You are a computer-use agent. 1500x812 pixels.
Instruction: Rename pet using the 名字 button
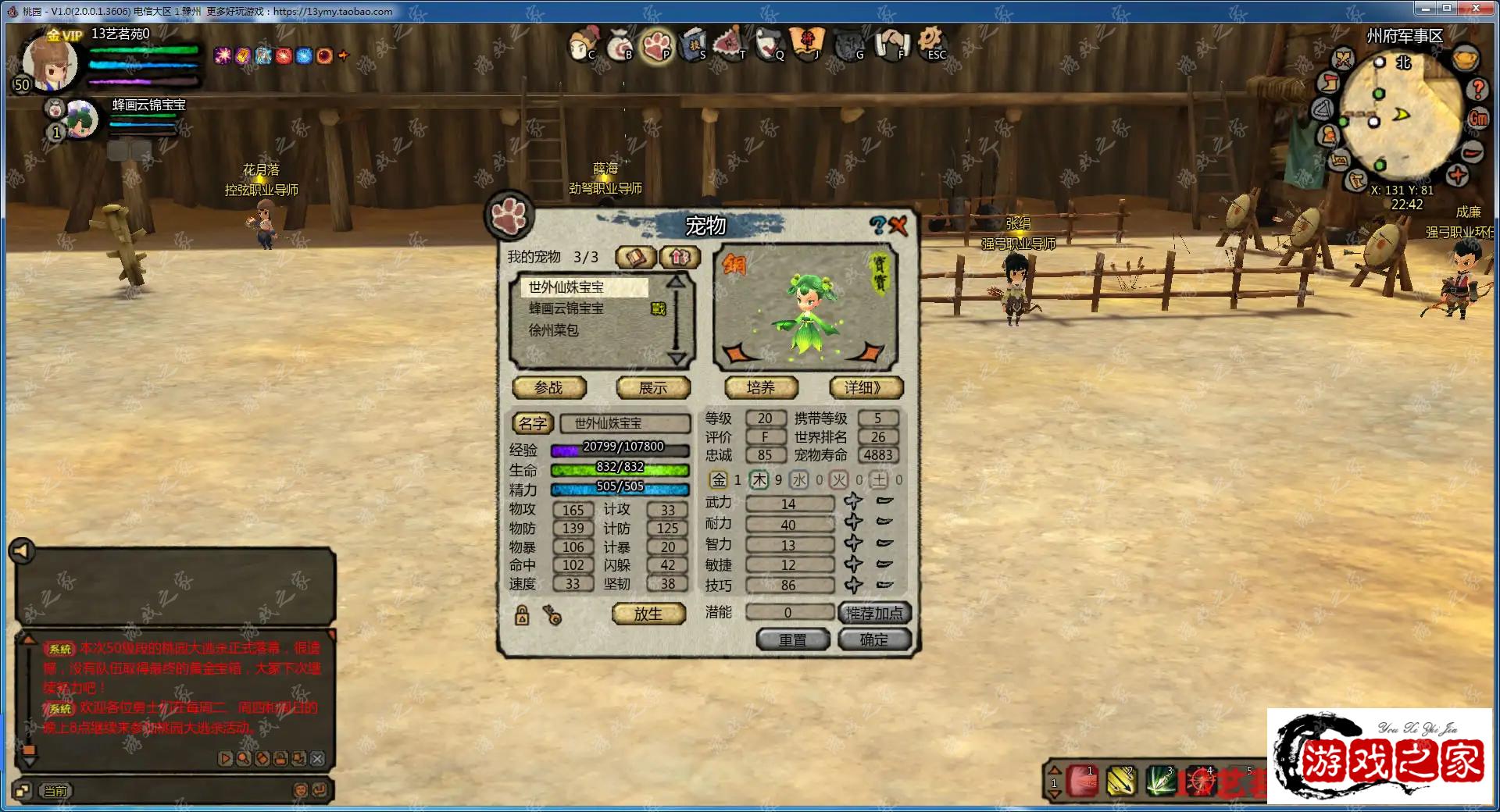click(x=533, y=424)
